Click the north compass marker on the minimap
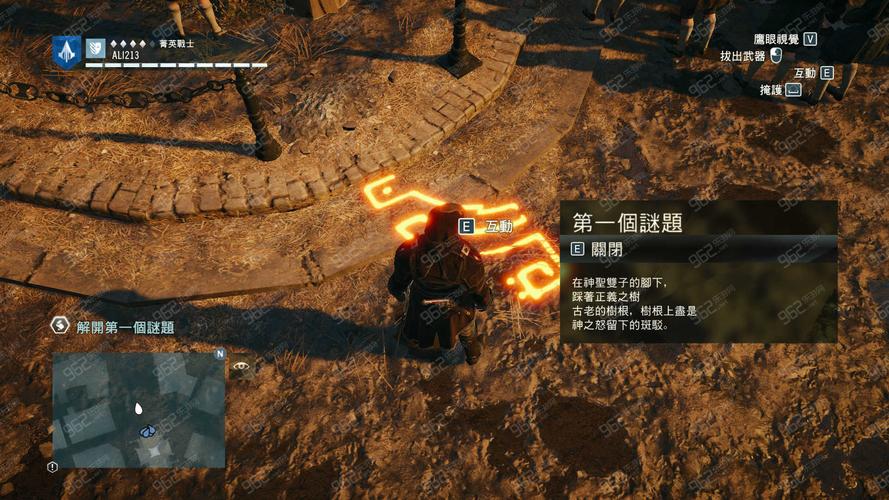The height and width of the screenshot is (500, 889). [219, 354]
